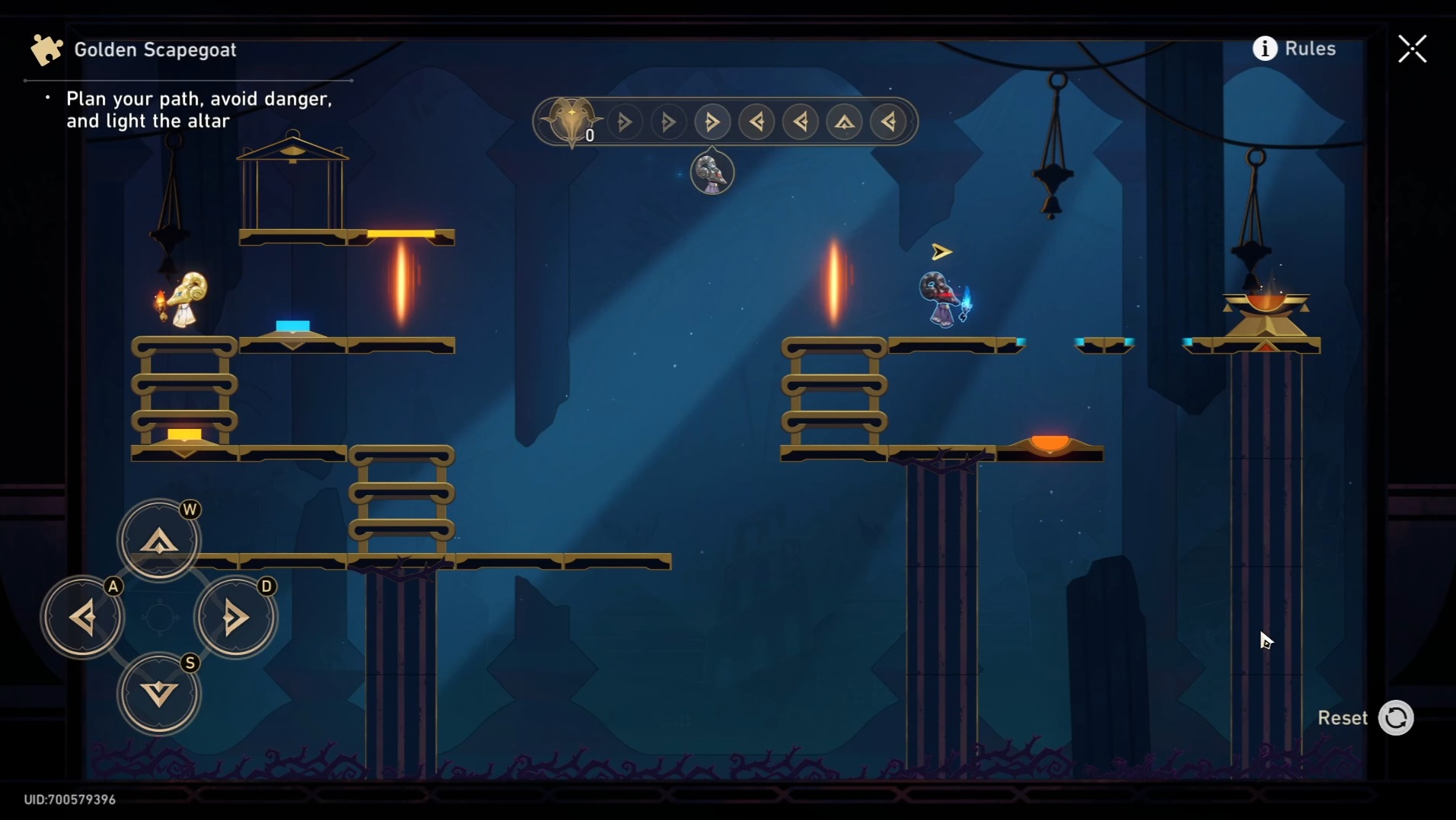Open the Rules info panel

1294,49
